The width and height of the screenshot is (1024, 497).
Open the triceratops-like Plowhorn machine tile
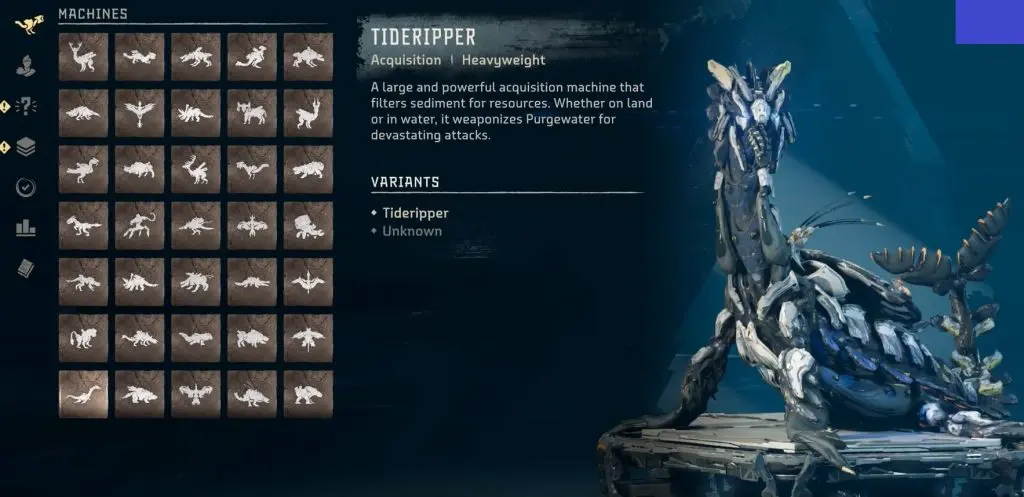[x=195, y=113]
